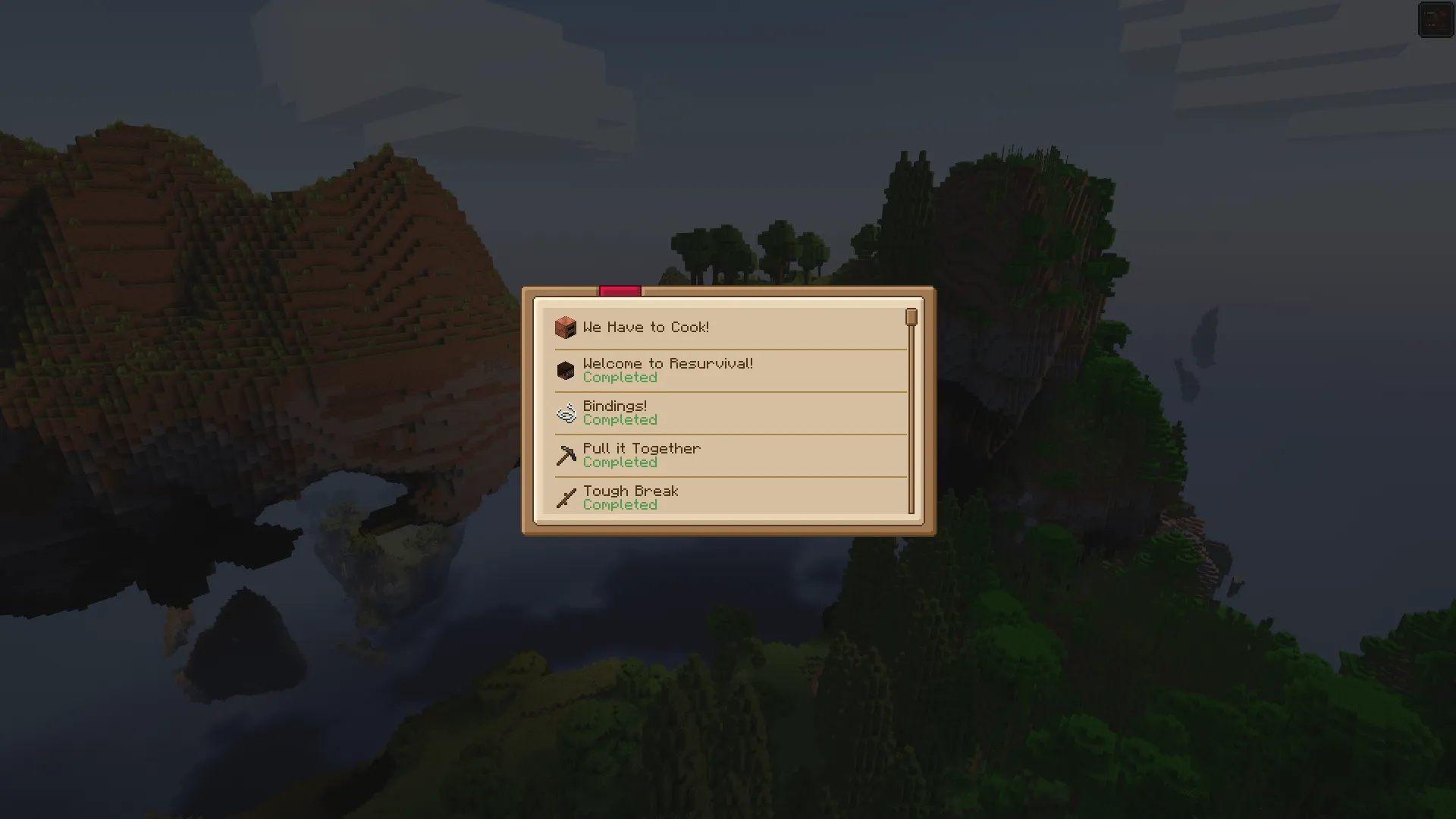The width and height of the screenshot is (1456, 819).
Task: Click the Completed status below Pull it Together
Action: pyautogui.click(x=620, y=462)
